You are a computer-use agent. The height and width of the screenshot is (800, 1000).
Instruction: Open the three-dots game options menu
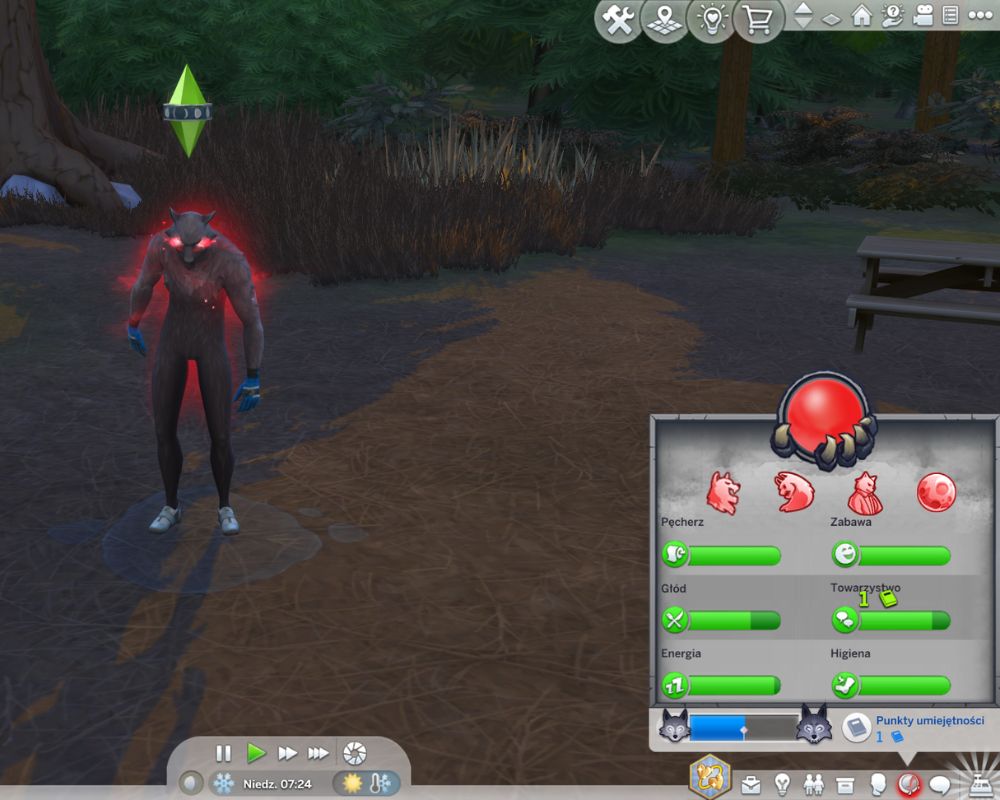[x=979, y=17]
